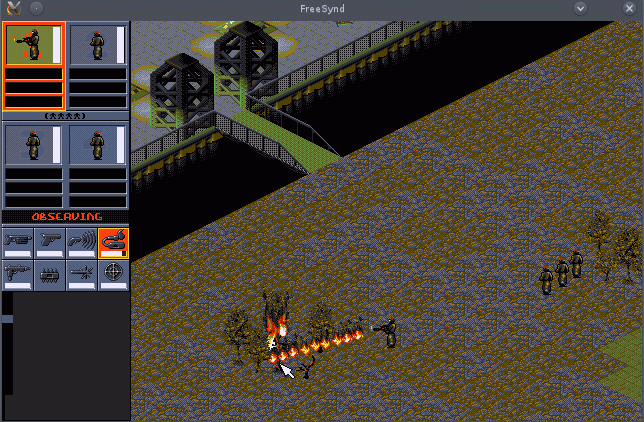Viewport: 644px width, 422px height.
Task: Close the FreeSynd window
Action: 630,8
